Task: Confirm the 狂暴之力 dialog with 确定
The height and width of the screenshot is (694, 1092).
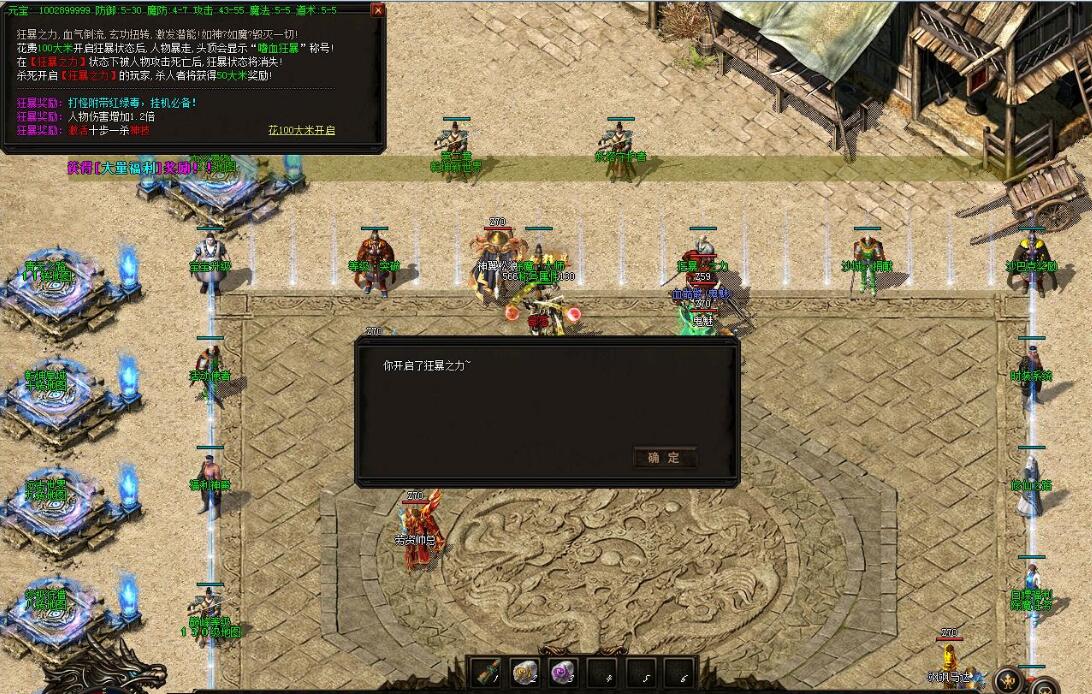Action: pos(664,458)
